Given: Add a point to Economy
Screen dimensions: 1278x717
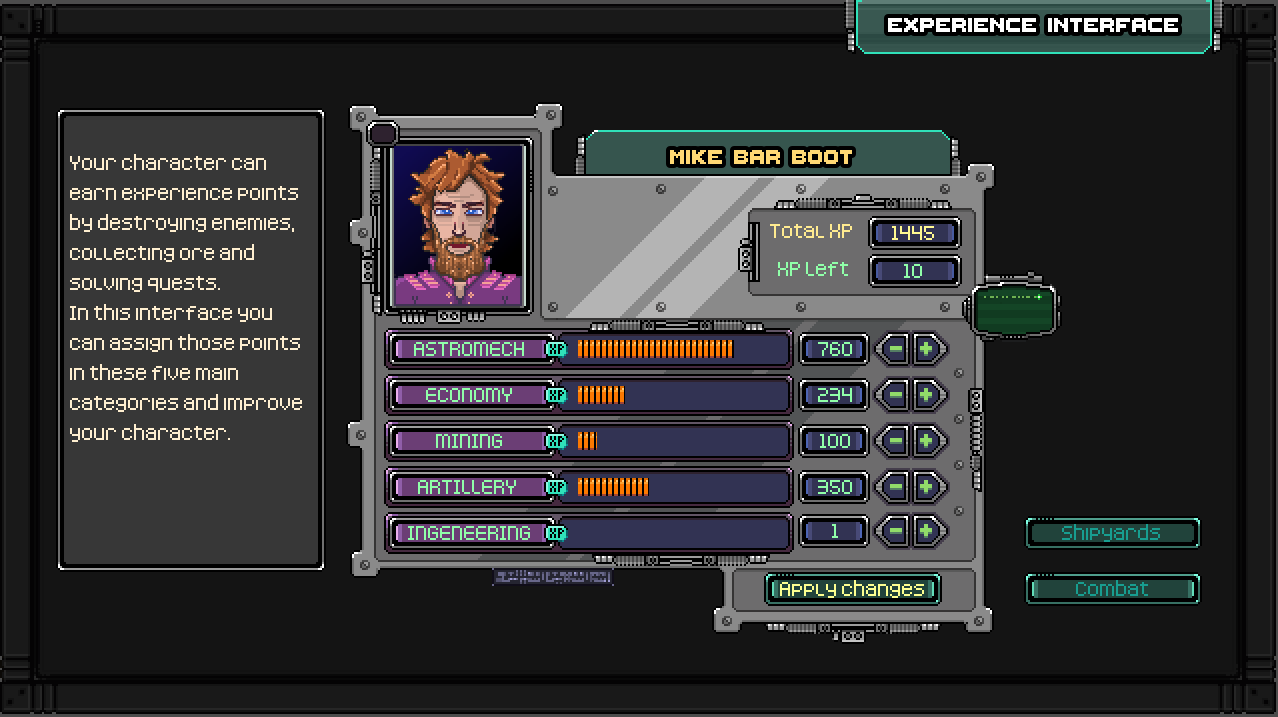Looking at the screenshot, I should (x=927, y=395).
